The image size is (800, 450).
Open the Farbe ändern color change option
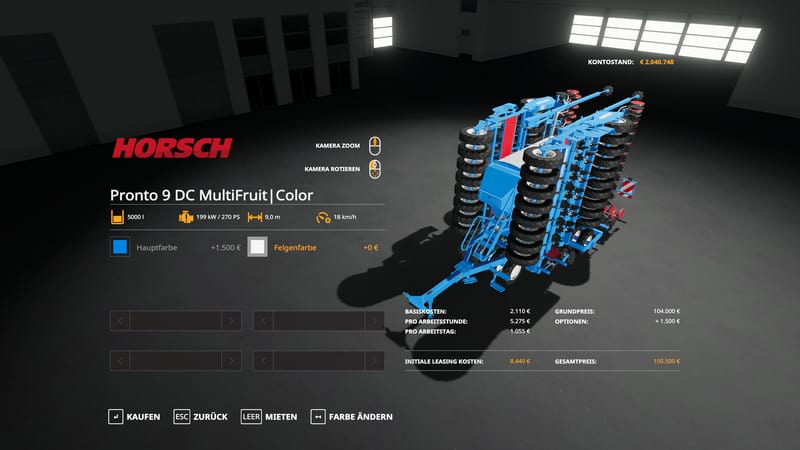click(x=352, y=416)
